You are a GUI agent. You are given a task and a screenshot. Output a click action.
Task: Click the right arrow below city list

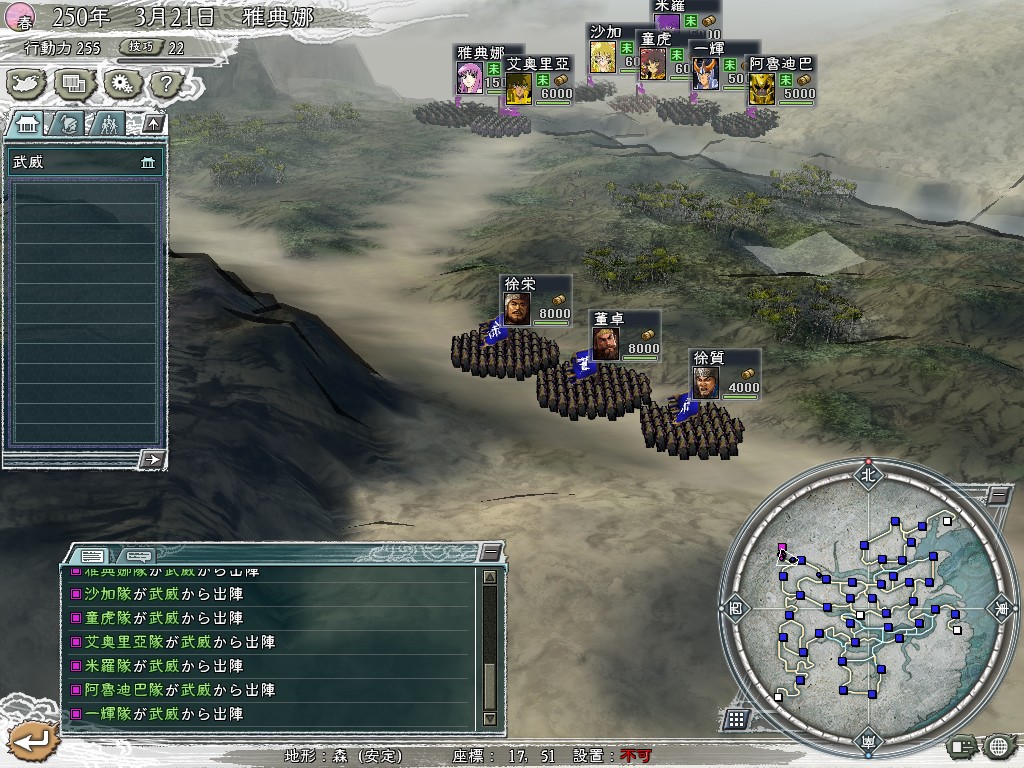(152, 459)
